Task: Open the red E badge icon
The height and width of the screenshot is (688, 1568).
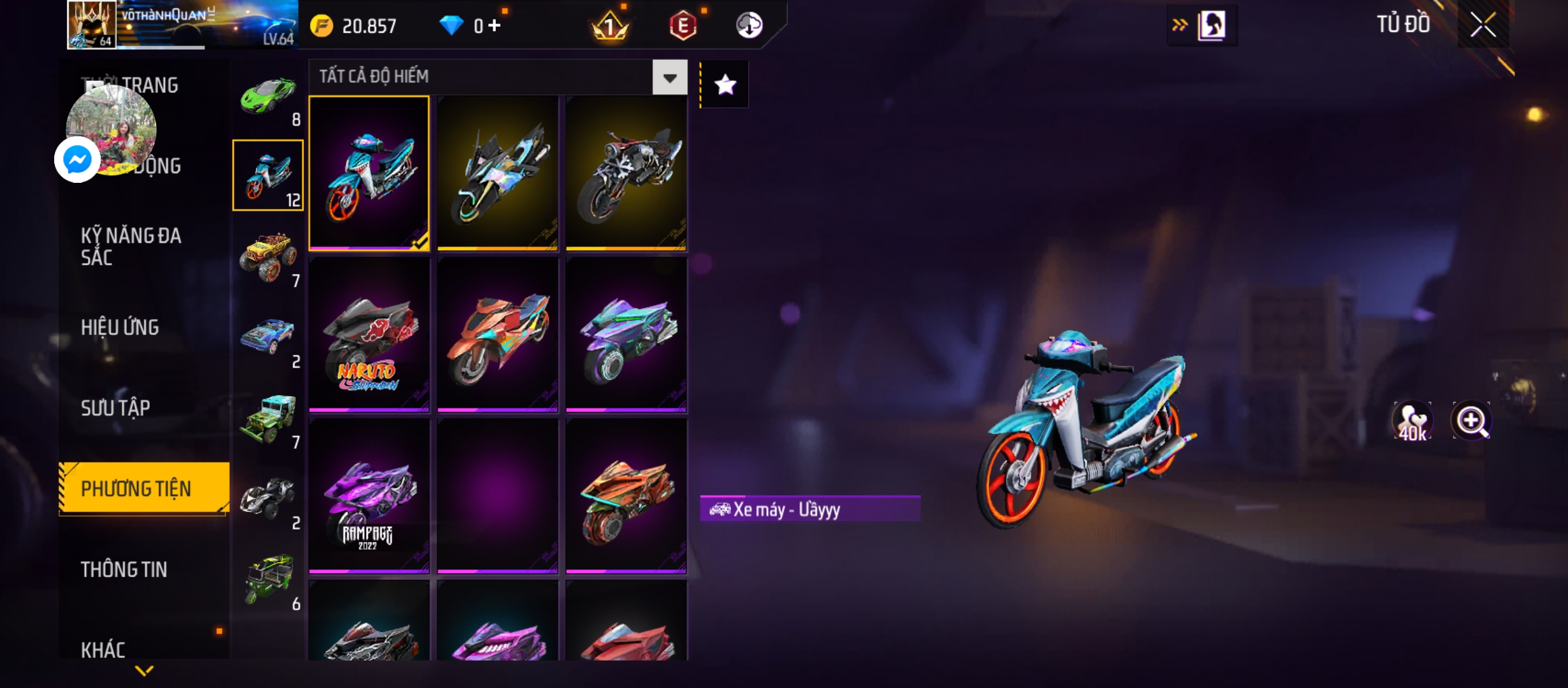Action: (x=683, y=25)
